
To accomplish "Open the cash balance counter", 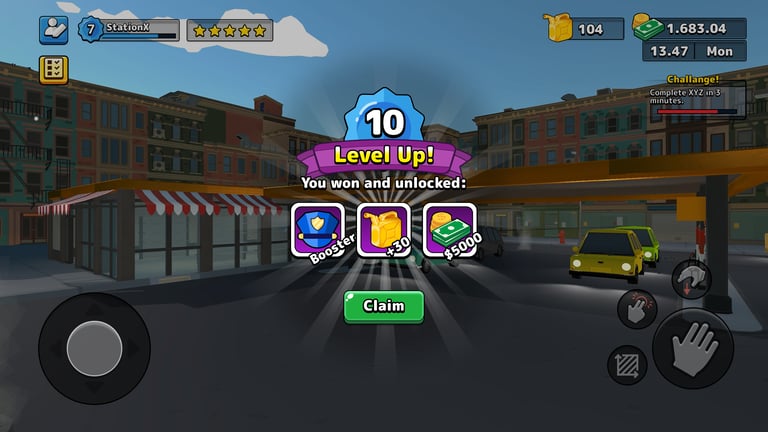I will tap(689, 27).
